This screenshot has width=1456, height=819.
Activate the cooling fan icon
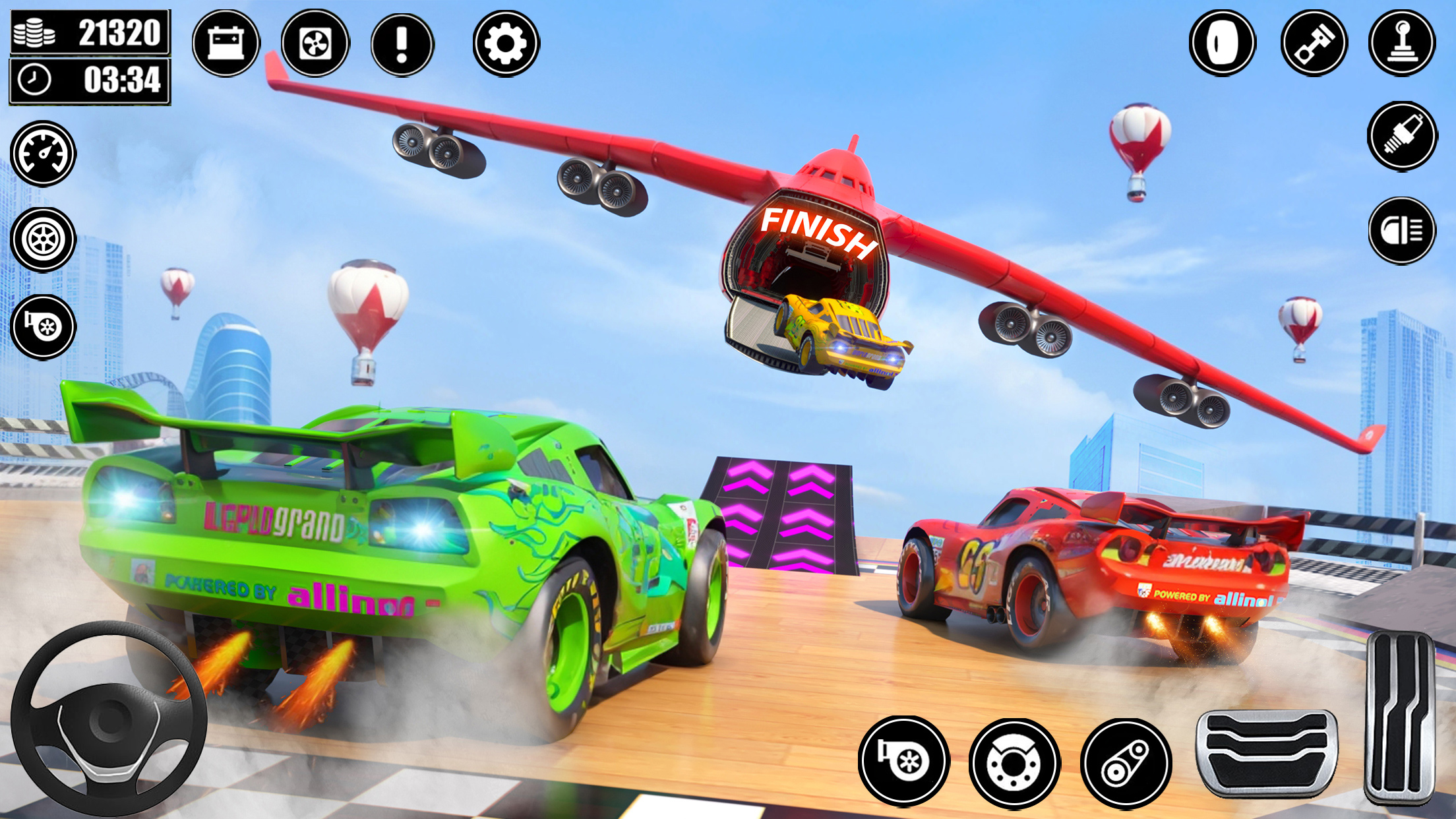(x=315, y=44)
